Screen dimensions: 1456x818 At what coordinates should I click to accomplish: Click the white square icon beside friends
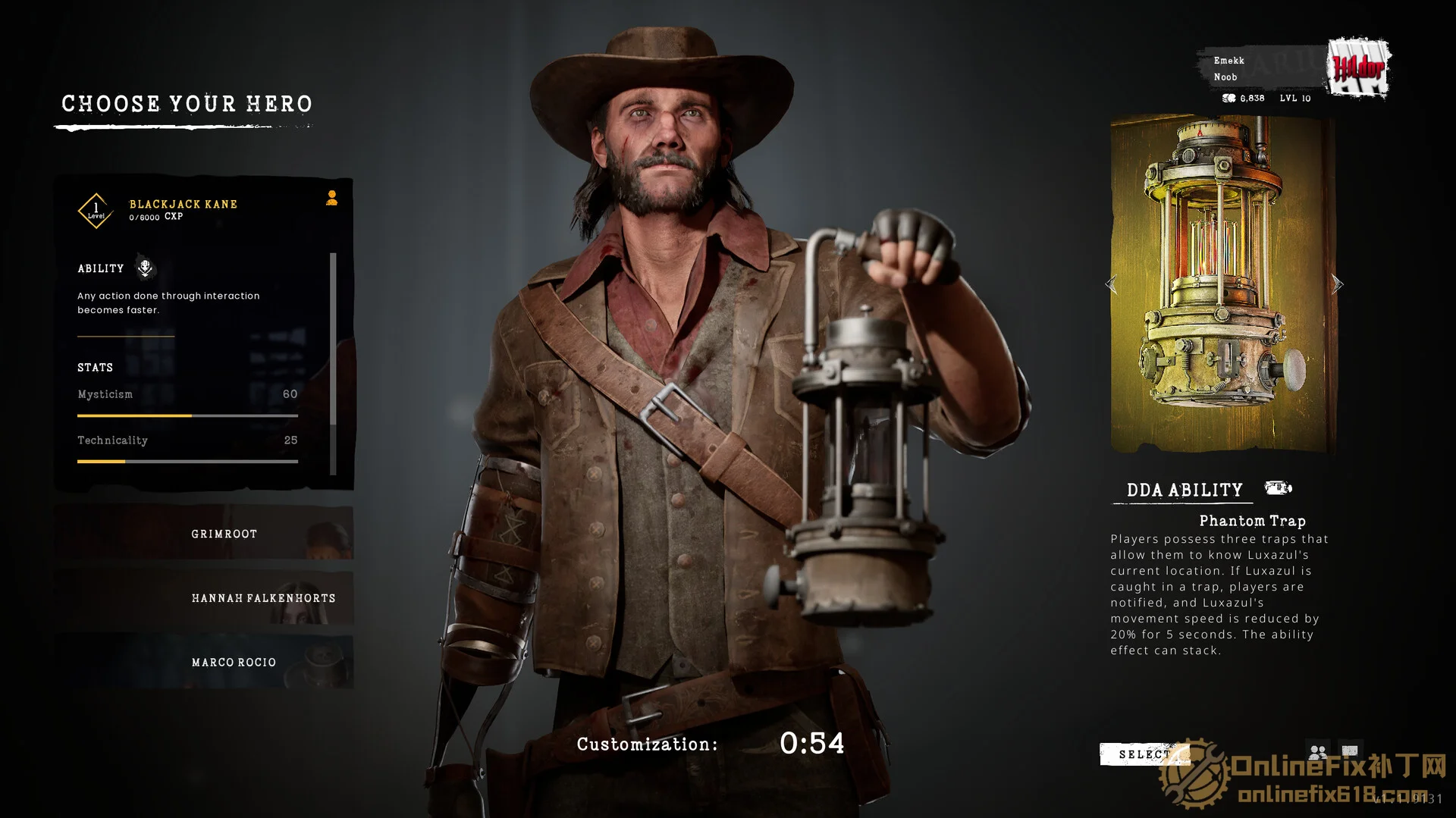pyautogui.click(x=1351, y=751)
